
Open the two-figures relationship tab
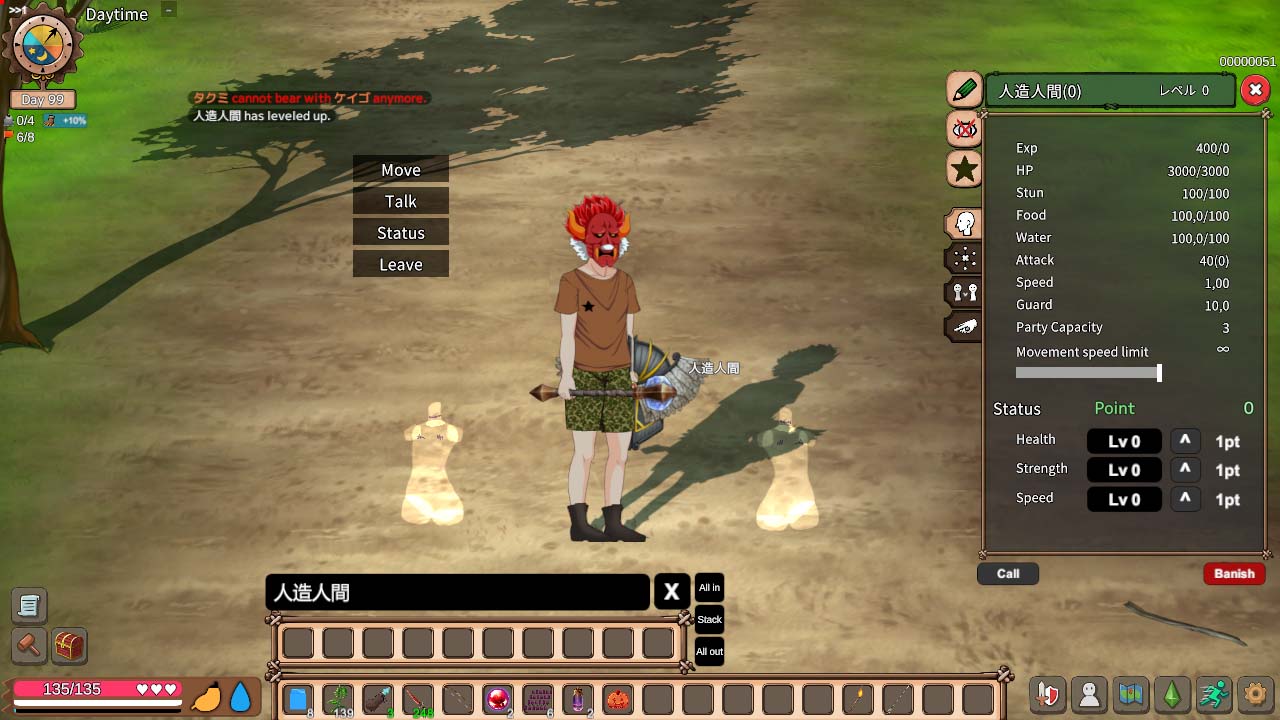pos(963,291)
